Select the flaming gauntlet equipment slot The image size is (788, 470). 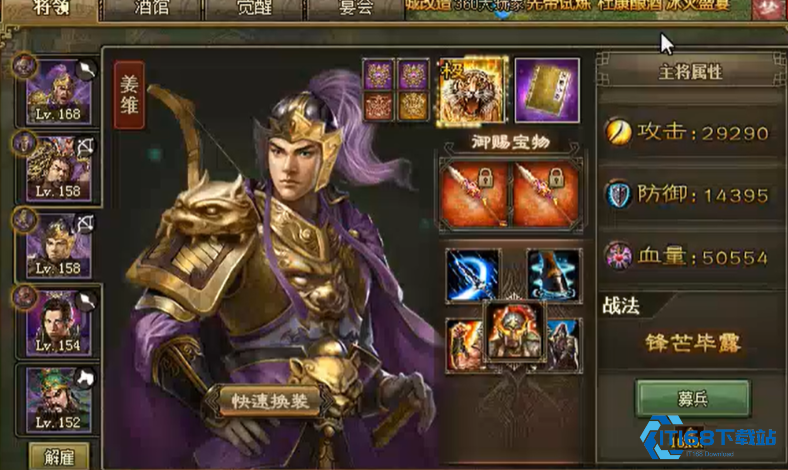tap(460, 343)
